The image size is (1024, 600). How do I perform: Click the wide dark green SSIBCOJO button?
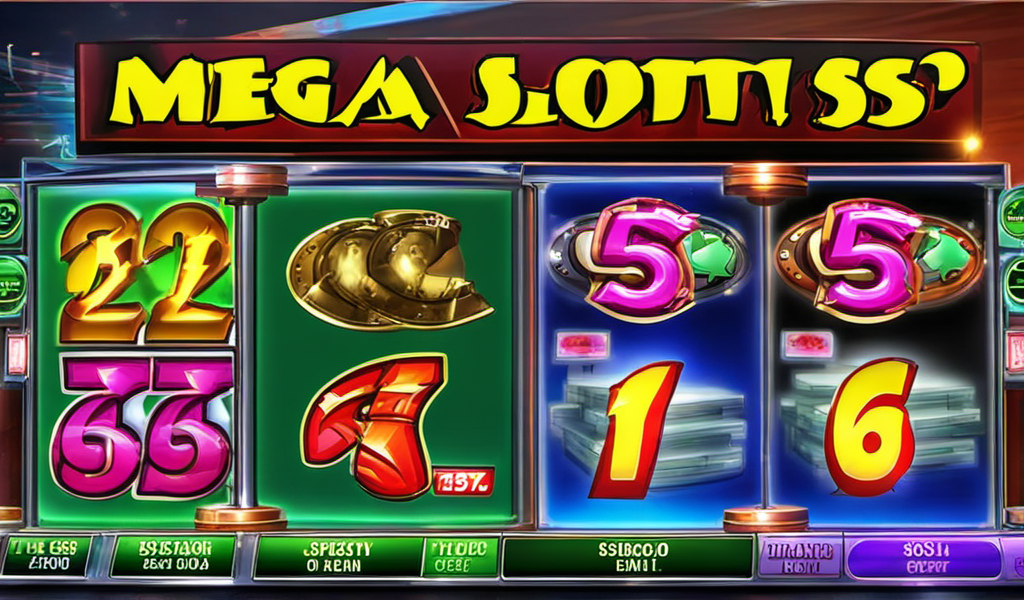pyautogui.click(x=626, y=557)
